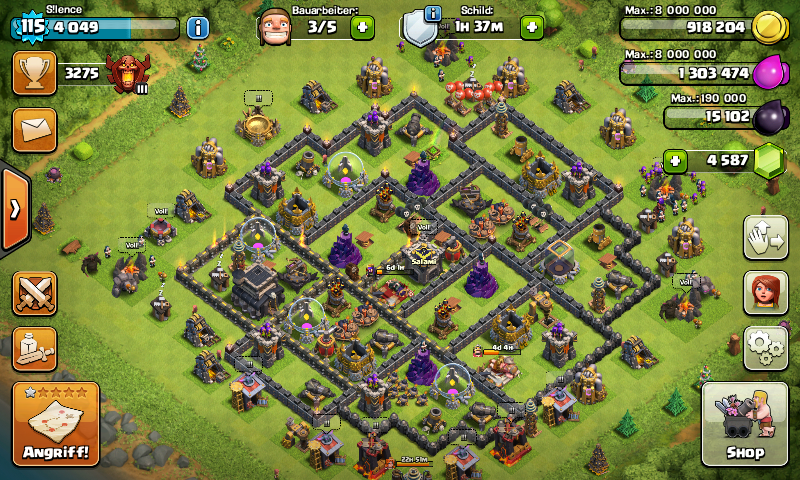Expand the orange side arrow tab
Viewport: 800px width, 480px height.
15,208
